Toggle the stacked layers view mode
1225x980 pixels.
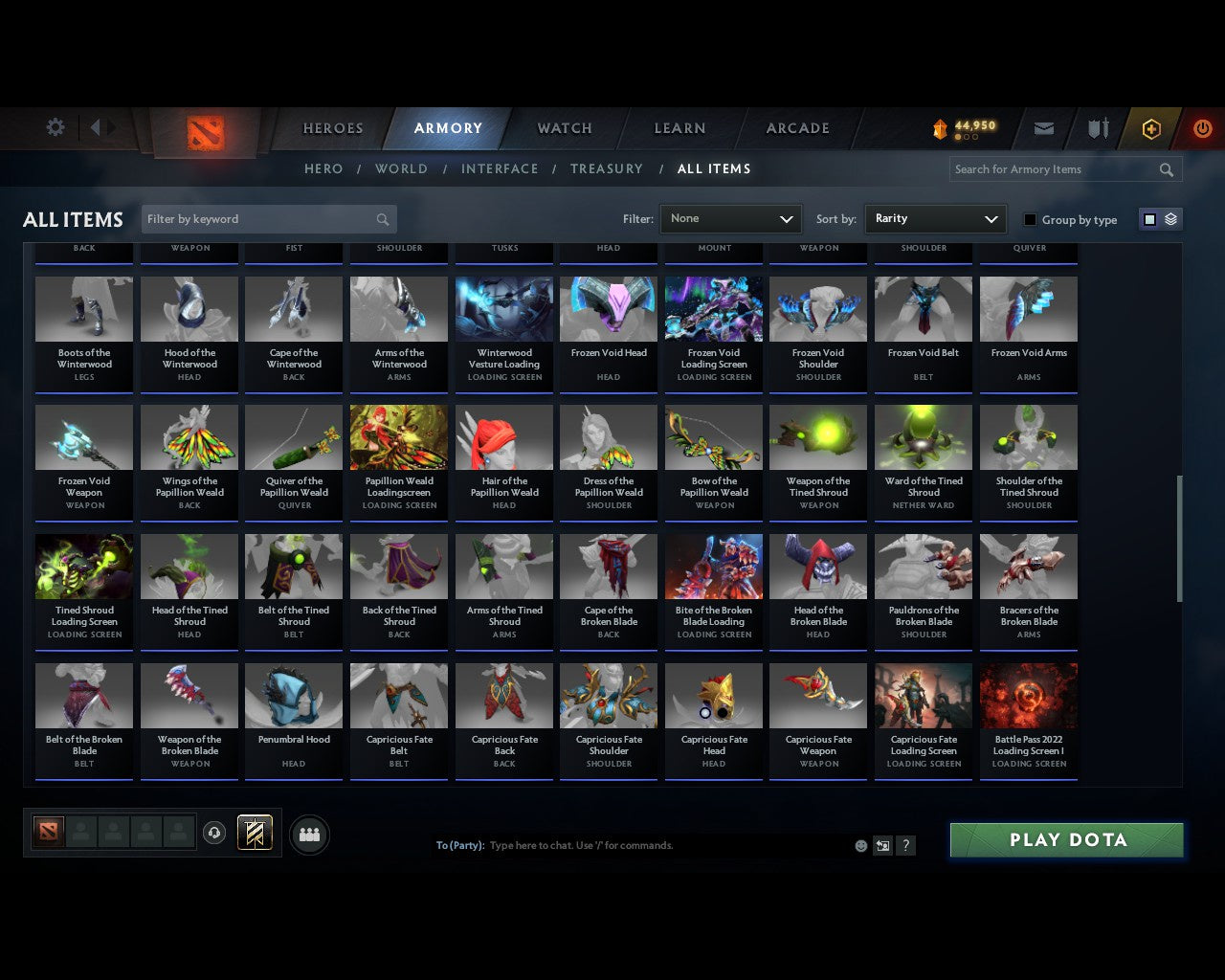pyautogui.click(x=1169, y=218)
